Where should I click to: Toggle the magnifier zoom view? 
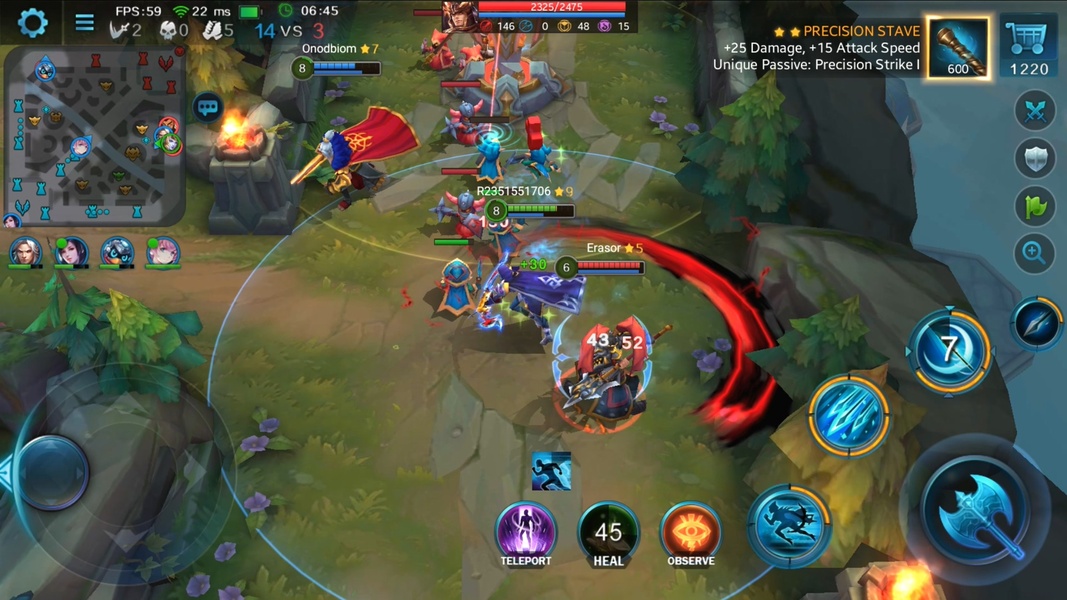1035,253
